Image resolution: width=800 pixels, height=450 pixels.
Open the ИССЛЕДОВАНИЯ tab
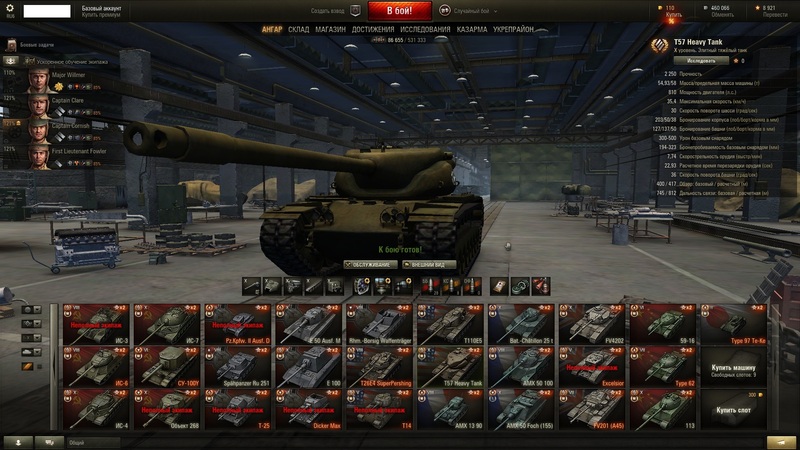pos(425,30)
